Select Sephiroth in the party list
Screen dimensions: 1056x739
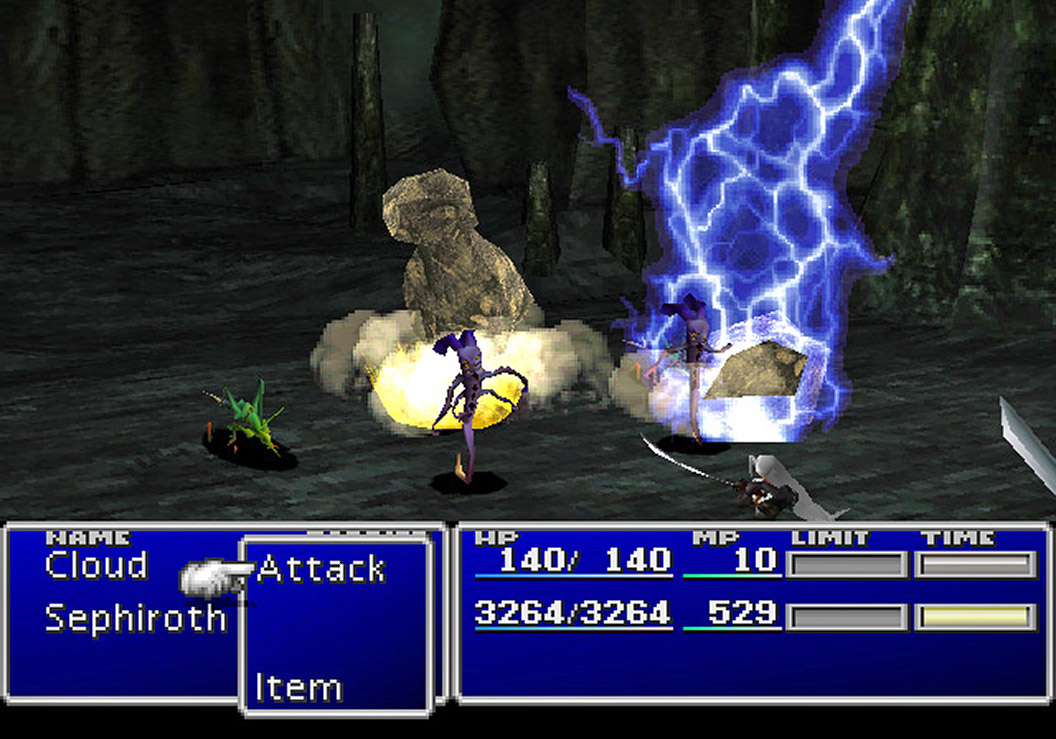point(135,618)
